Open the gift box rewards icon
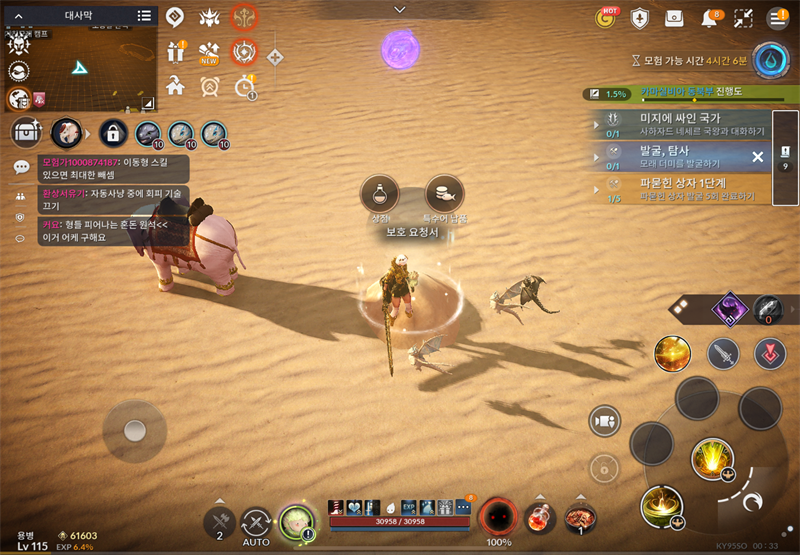Viewport: 800px width, 555px height. pyautogui.click(x=177, y=51)
